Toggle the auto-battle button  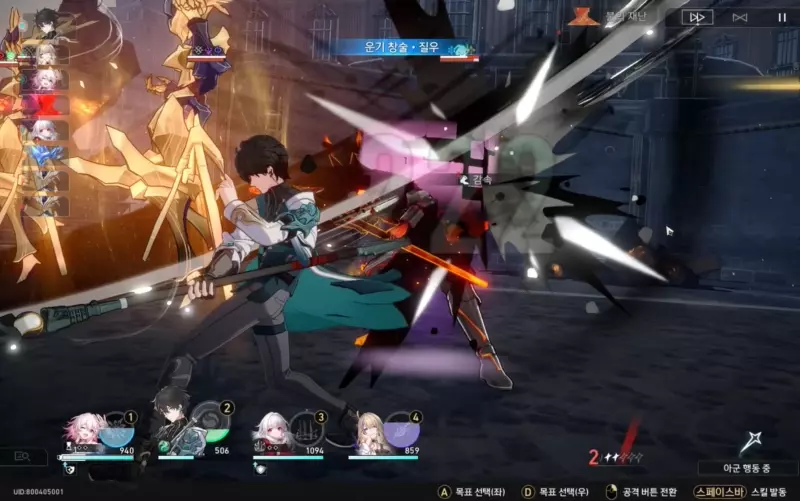(740, 17)
